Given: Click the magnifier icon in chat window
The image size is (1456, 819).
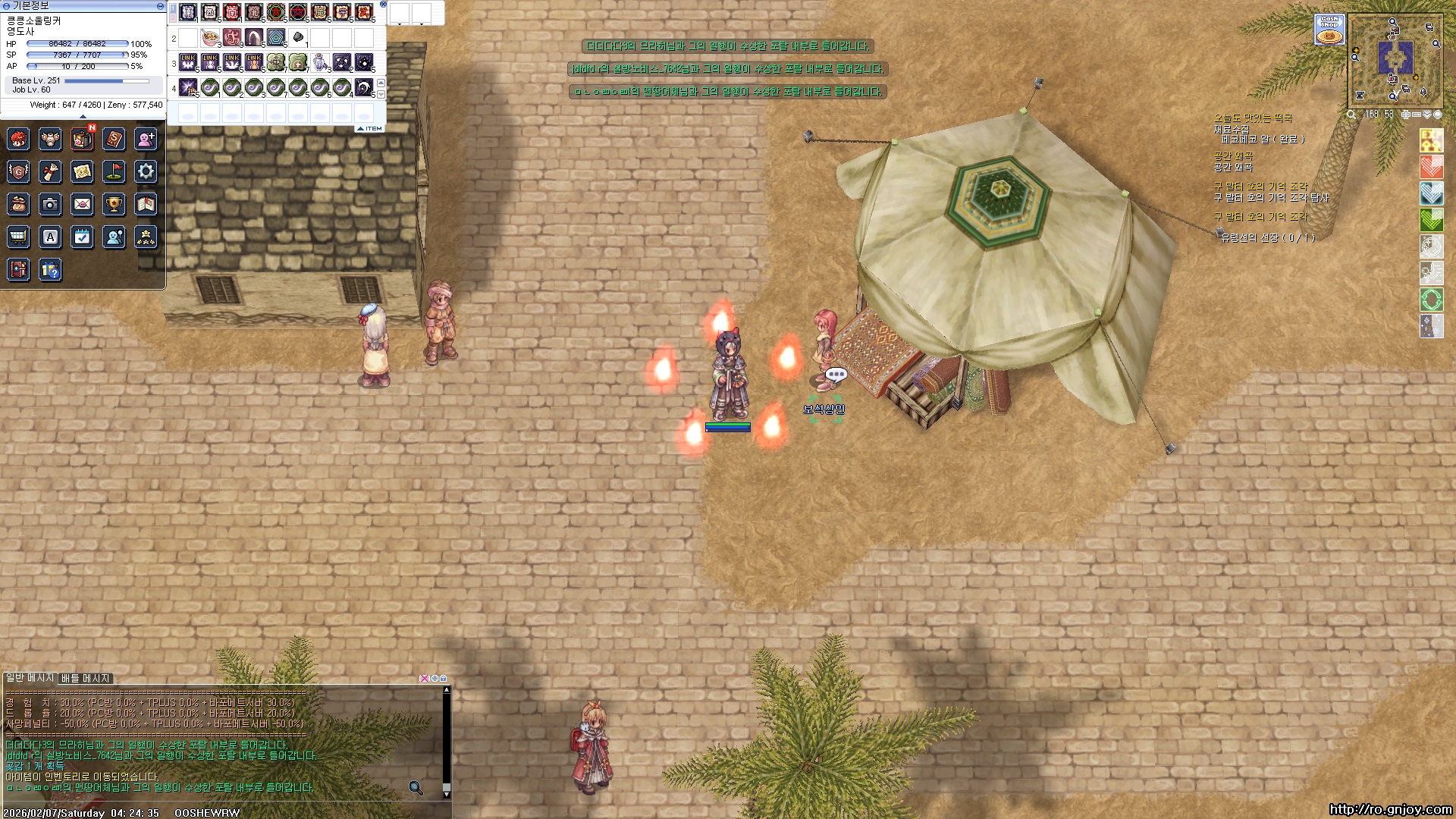Looking at the screenshot, I should coord(416,788).
